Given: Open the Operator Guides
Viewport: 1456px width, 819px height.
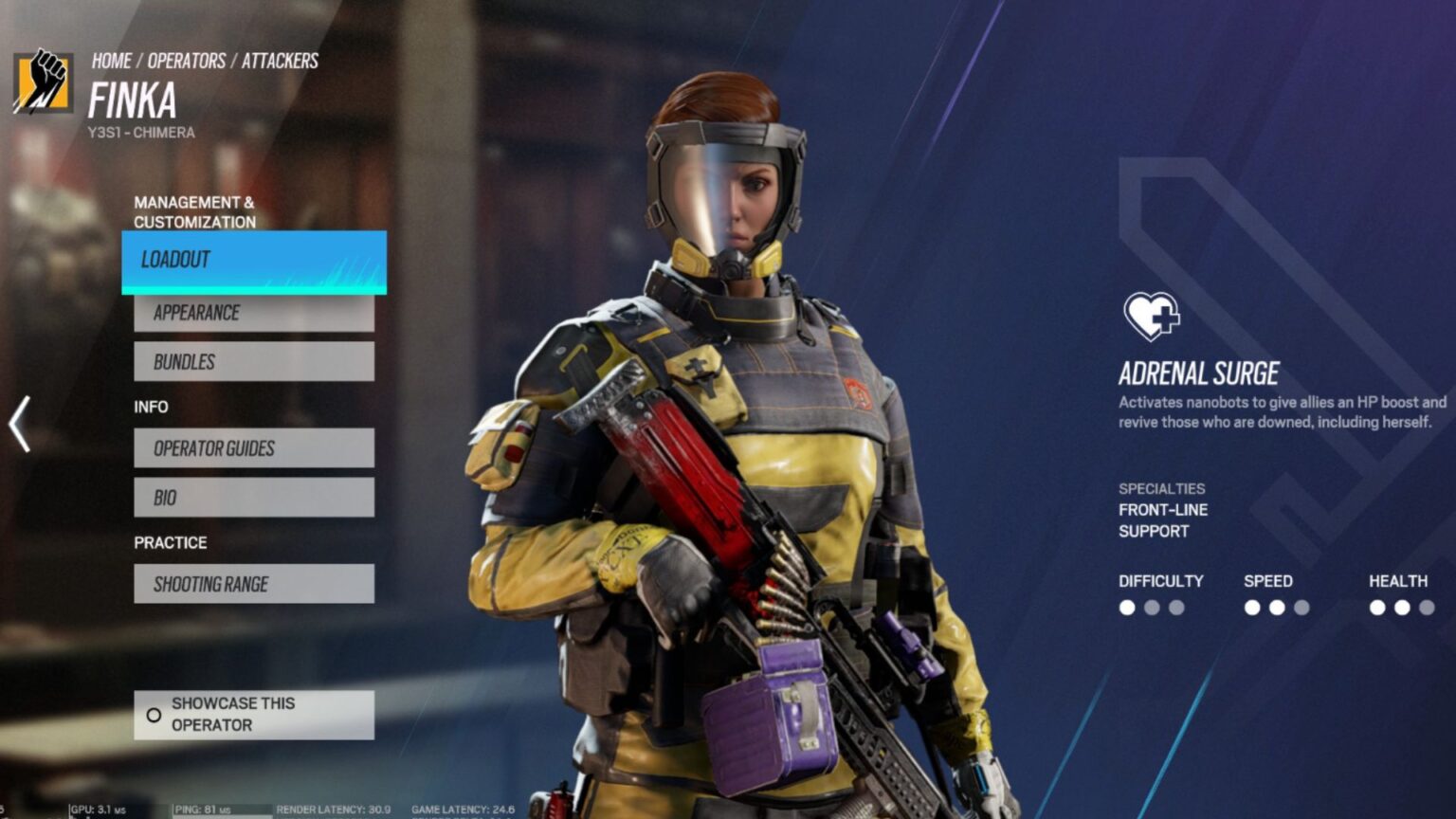Looking at the screenshot, I should click(x=254, y=448).
